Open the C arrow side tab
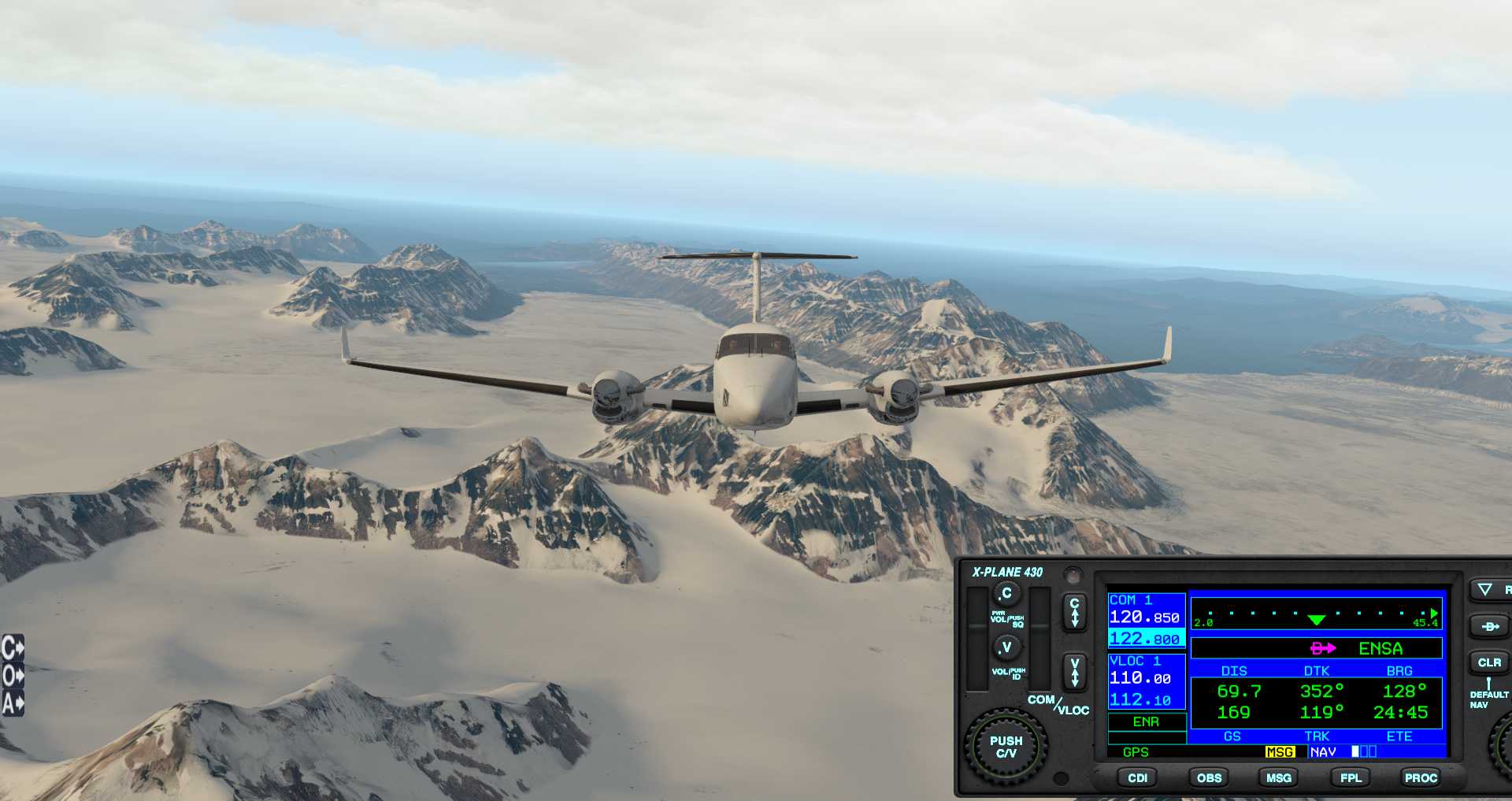The width and height of the screenshot is (1512, 801). 13,648
